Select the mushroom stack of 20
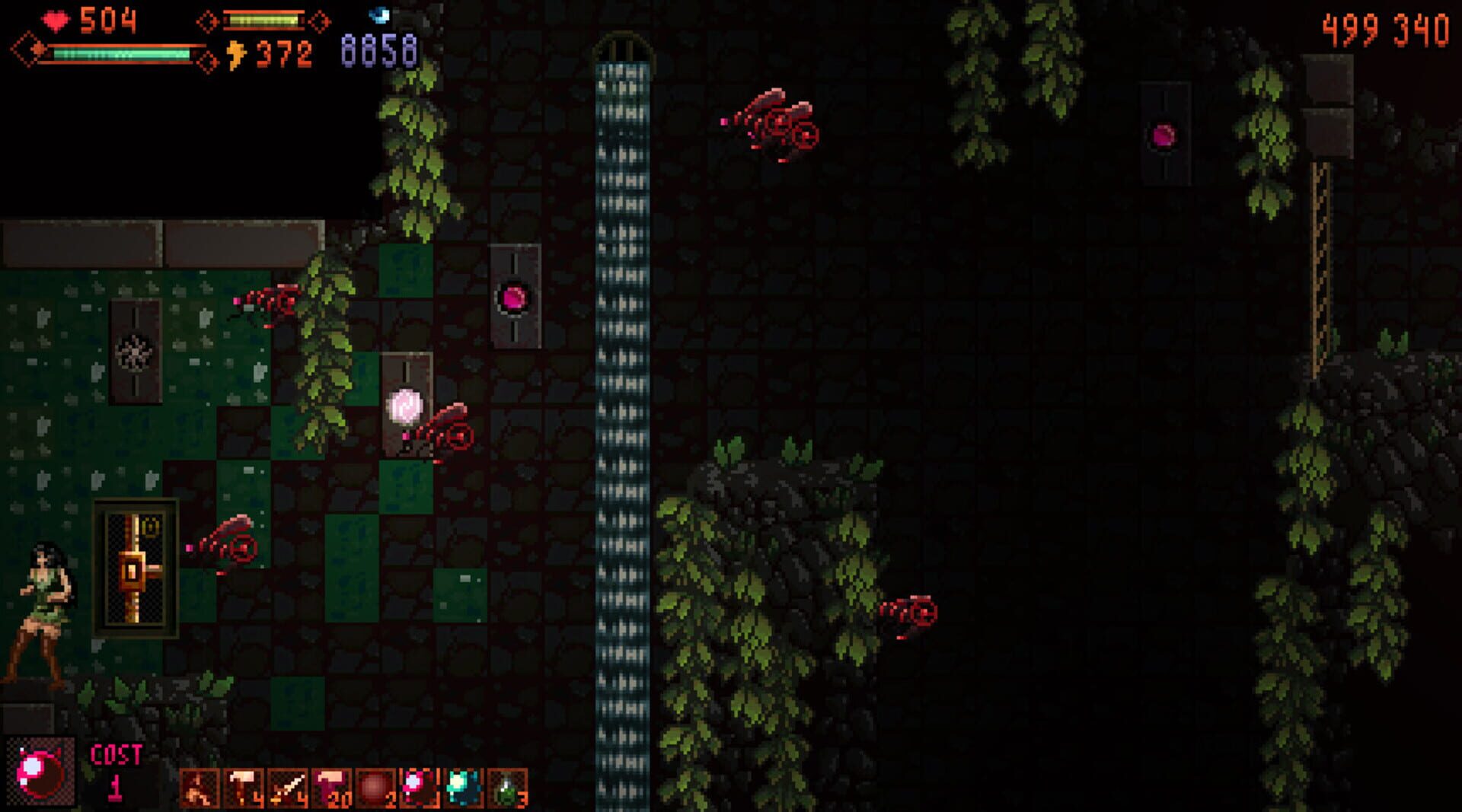This screenshot has height=812, width=1462. coord(330,785)
